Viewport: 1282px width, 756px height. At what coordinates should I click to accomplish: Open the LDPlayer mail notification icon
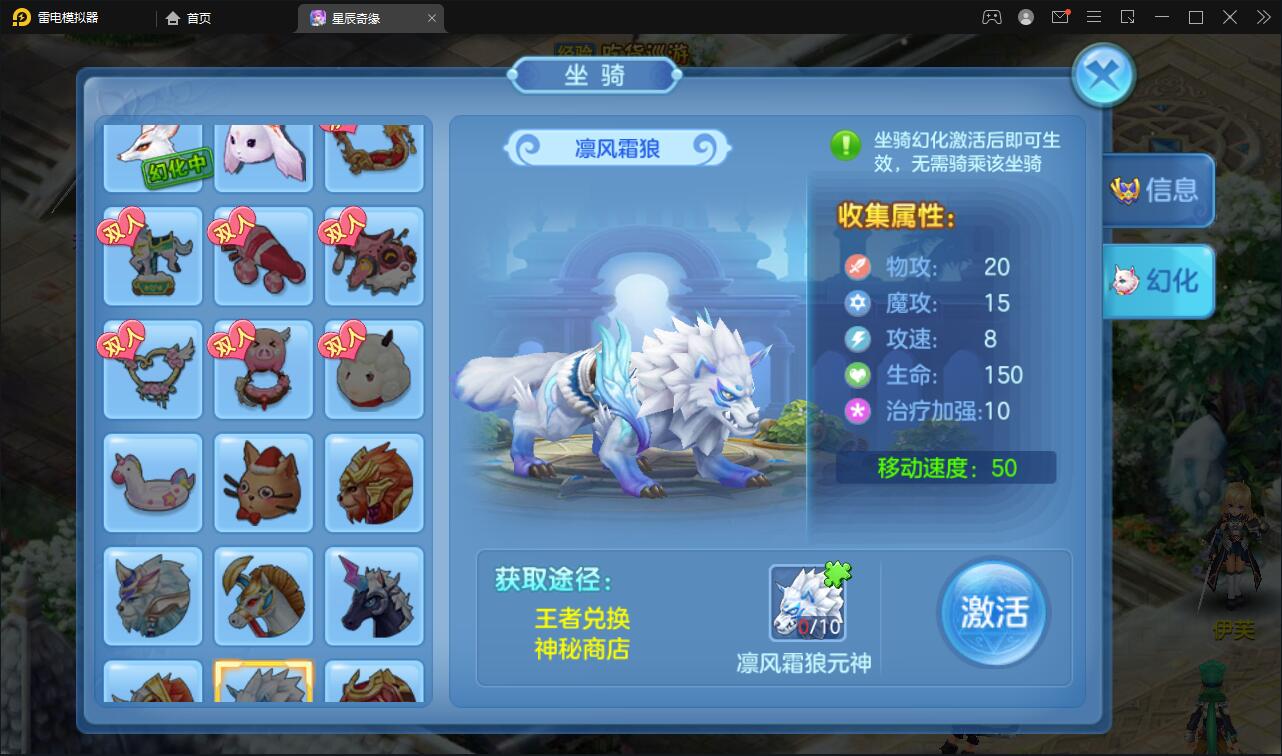click(1061, 17)
